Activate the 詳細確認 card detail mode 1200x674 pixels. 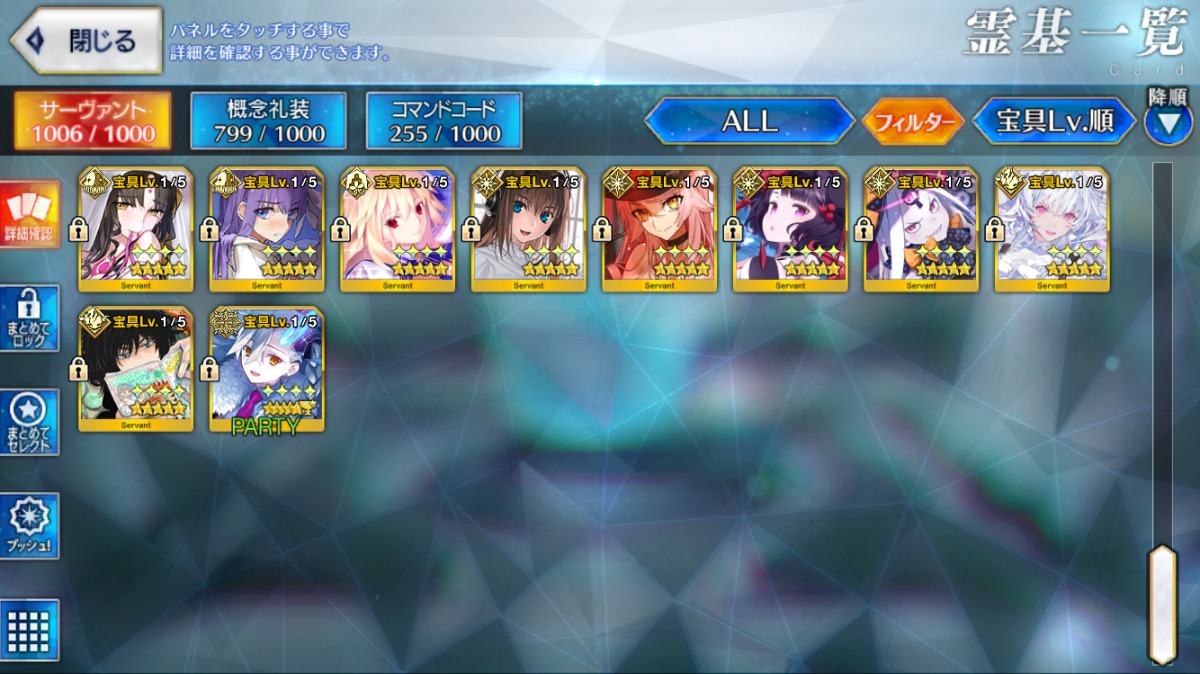point(31,215)
